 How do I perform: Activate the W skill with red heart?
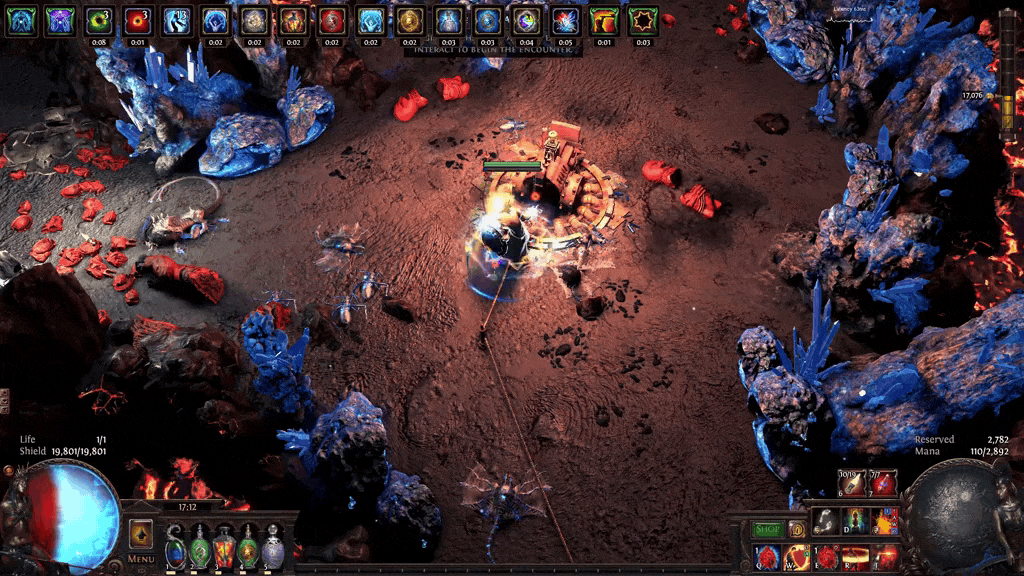point(798,556)
